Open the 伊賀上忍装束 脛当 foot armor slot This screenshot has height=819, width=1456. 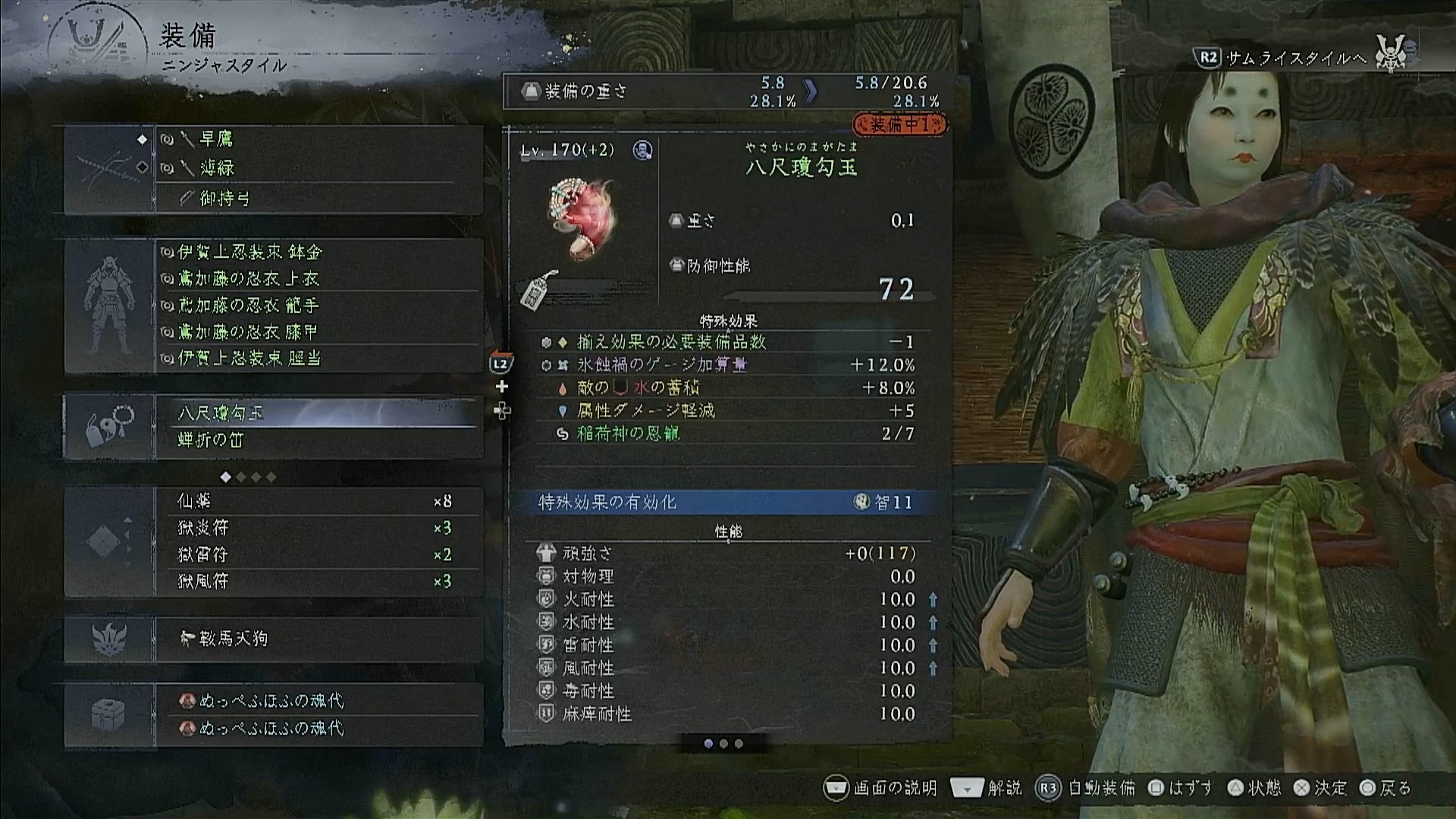pos(318,358)
